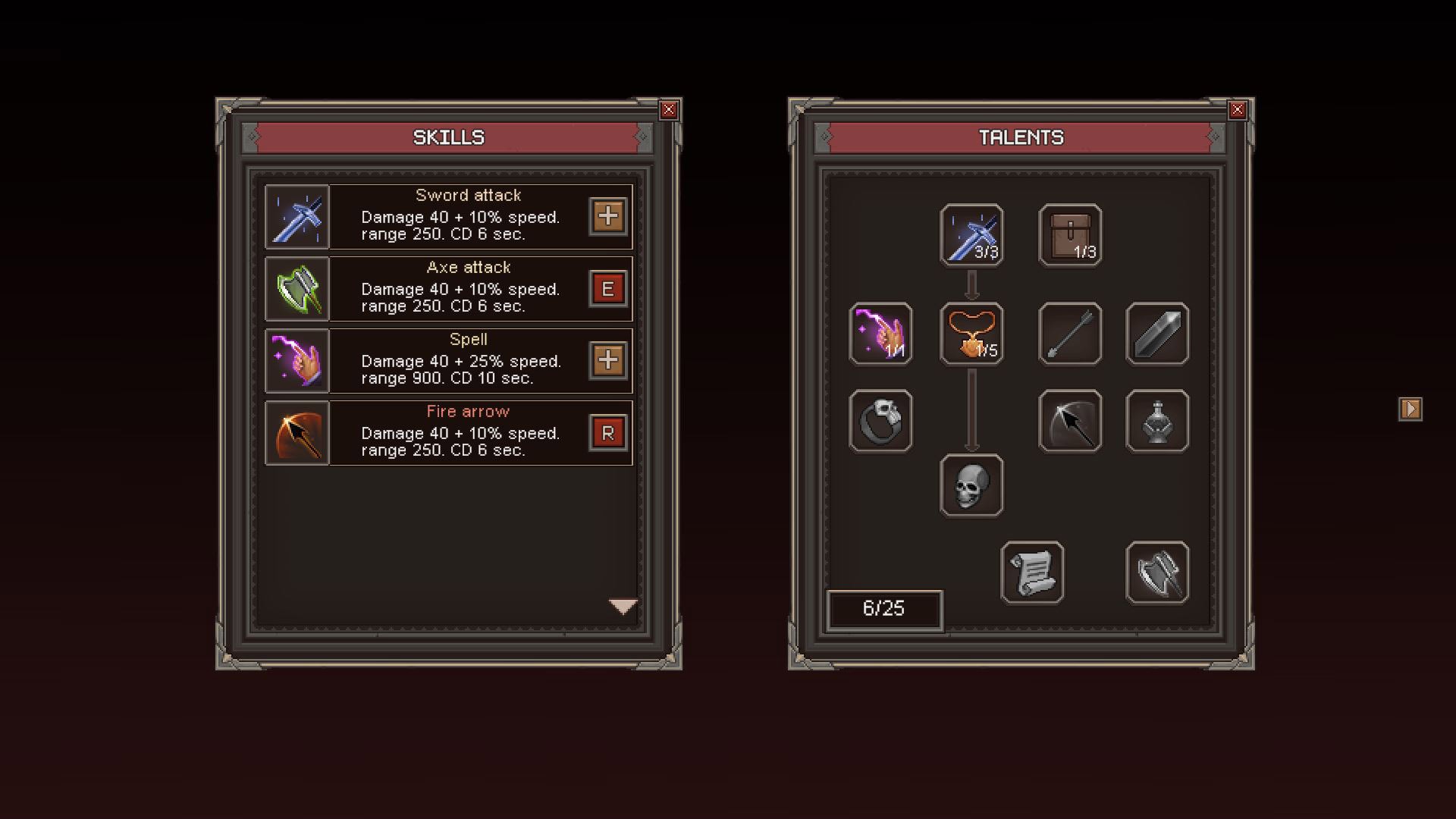1456x819 pixels.
Task: Assign a hotkey slot for Sword attack
Action: point(609,217)
